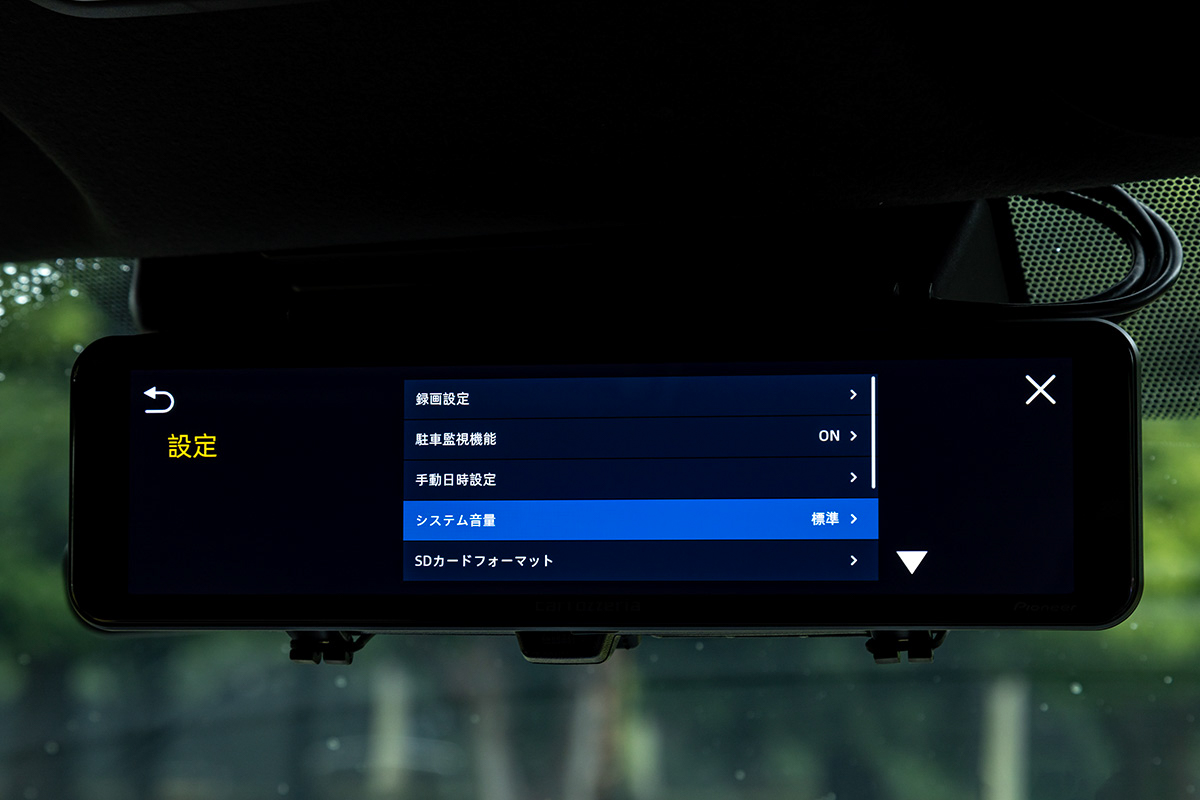Click the back arrow icon
Viewport: 1200px width, 800px height.
pos(159,400)
